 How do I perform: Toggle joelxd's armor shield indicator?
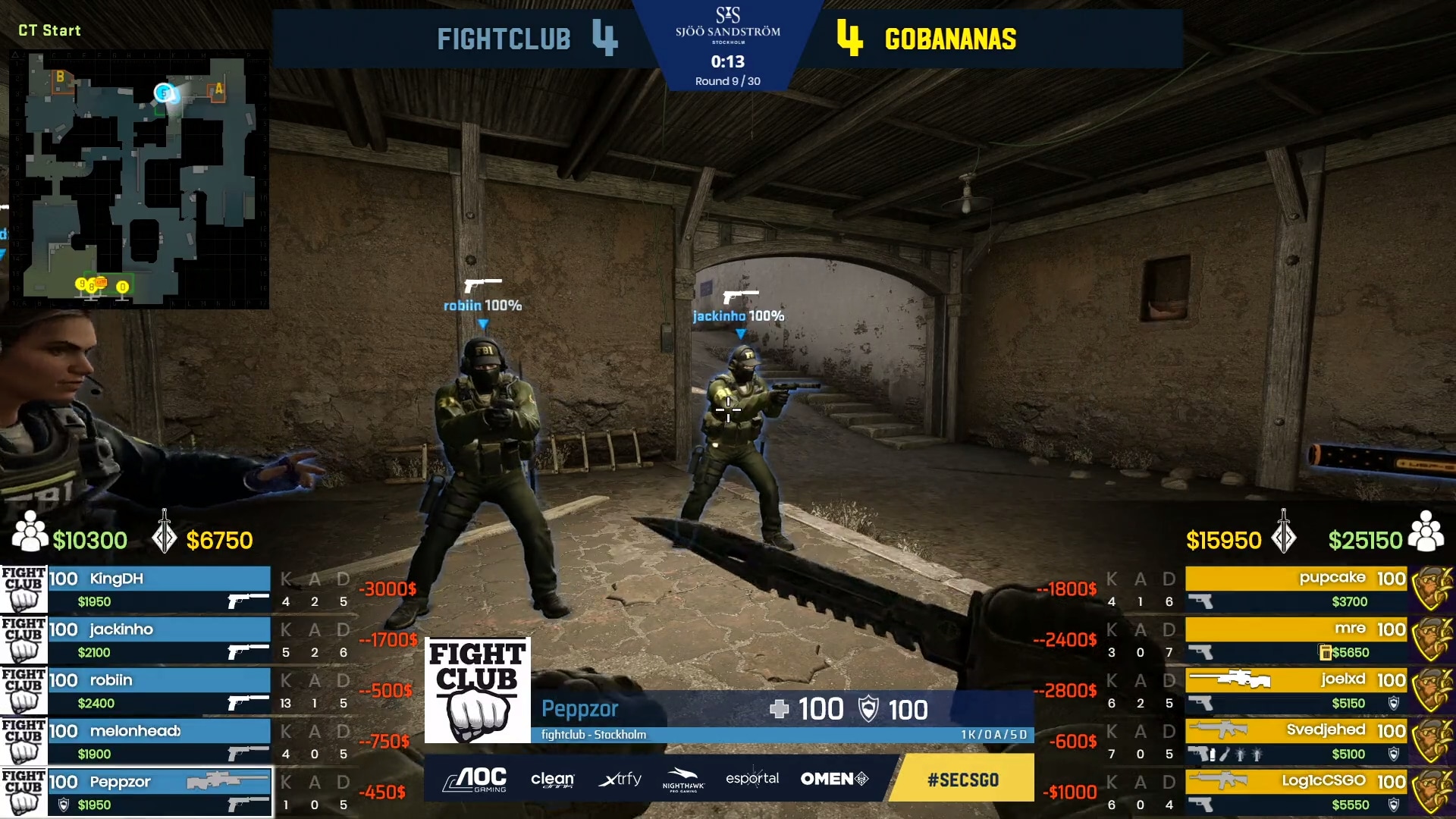point(1394,704)
